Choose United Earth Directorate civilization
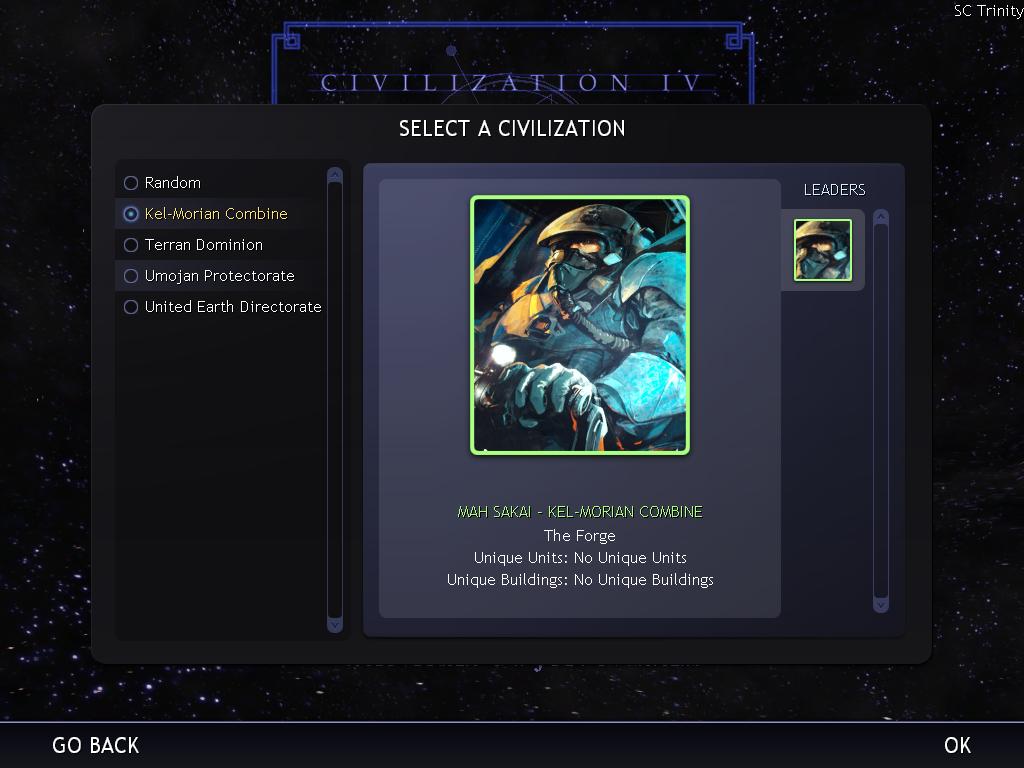This screenshot has height=768, width=1024. [x=232, y=307]
